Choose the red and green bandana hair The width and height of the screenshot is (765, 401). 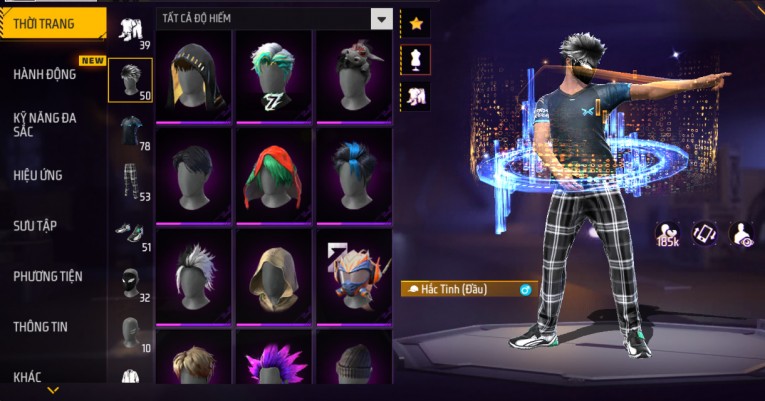(x=273, y=175)
